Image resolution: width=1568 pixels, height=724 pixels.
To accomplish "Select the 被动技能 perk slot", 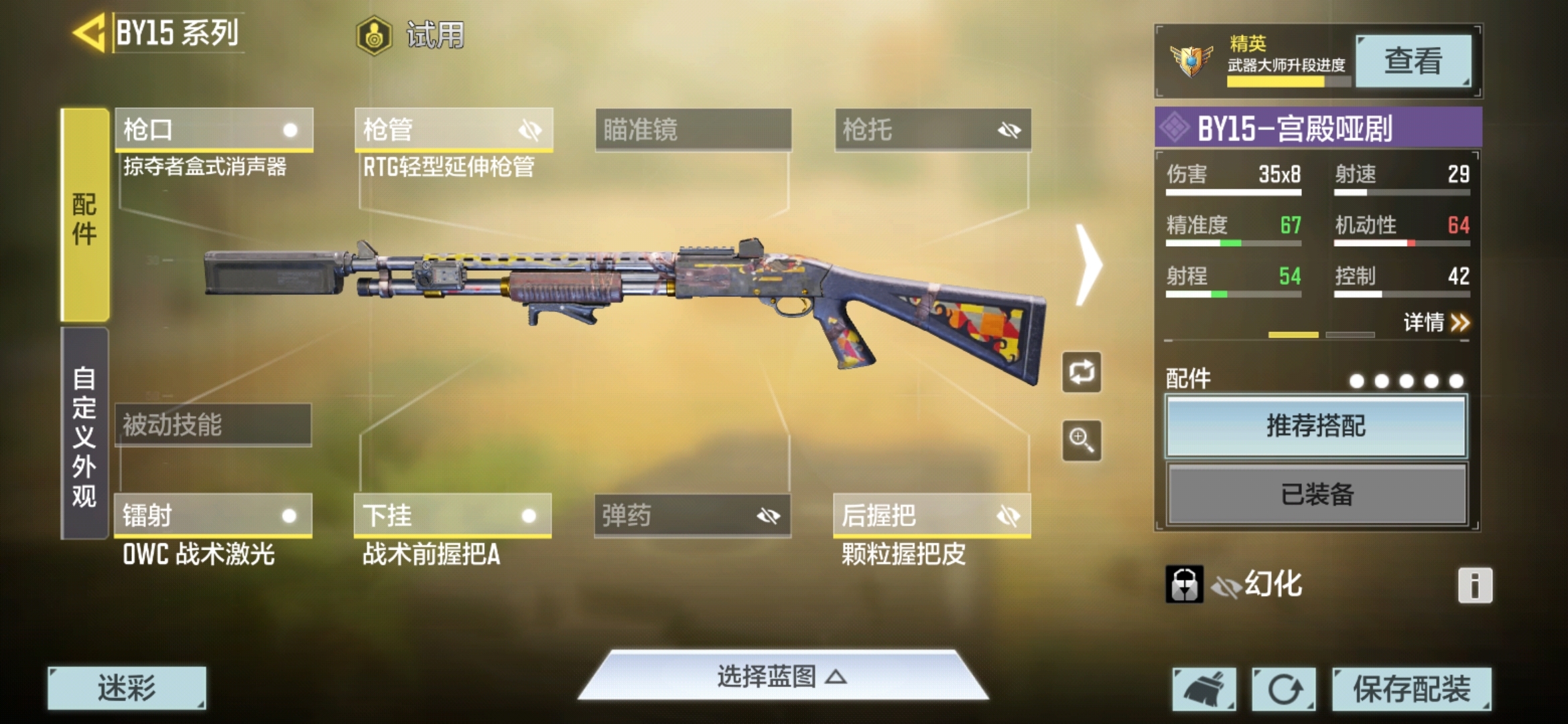I will pyautogui.click(x=213, y=424).
